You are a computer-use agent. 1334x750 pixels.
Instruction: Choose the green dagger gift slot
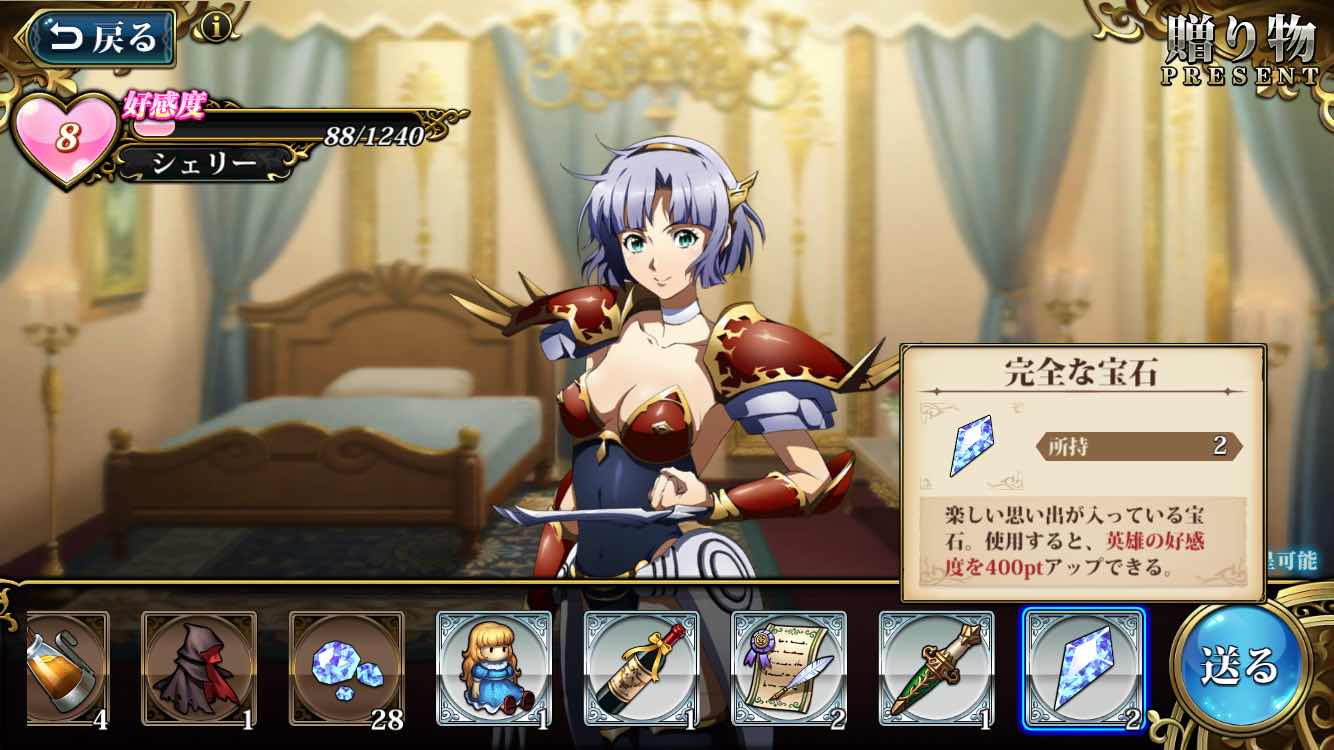(936, 667)
